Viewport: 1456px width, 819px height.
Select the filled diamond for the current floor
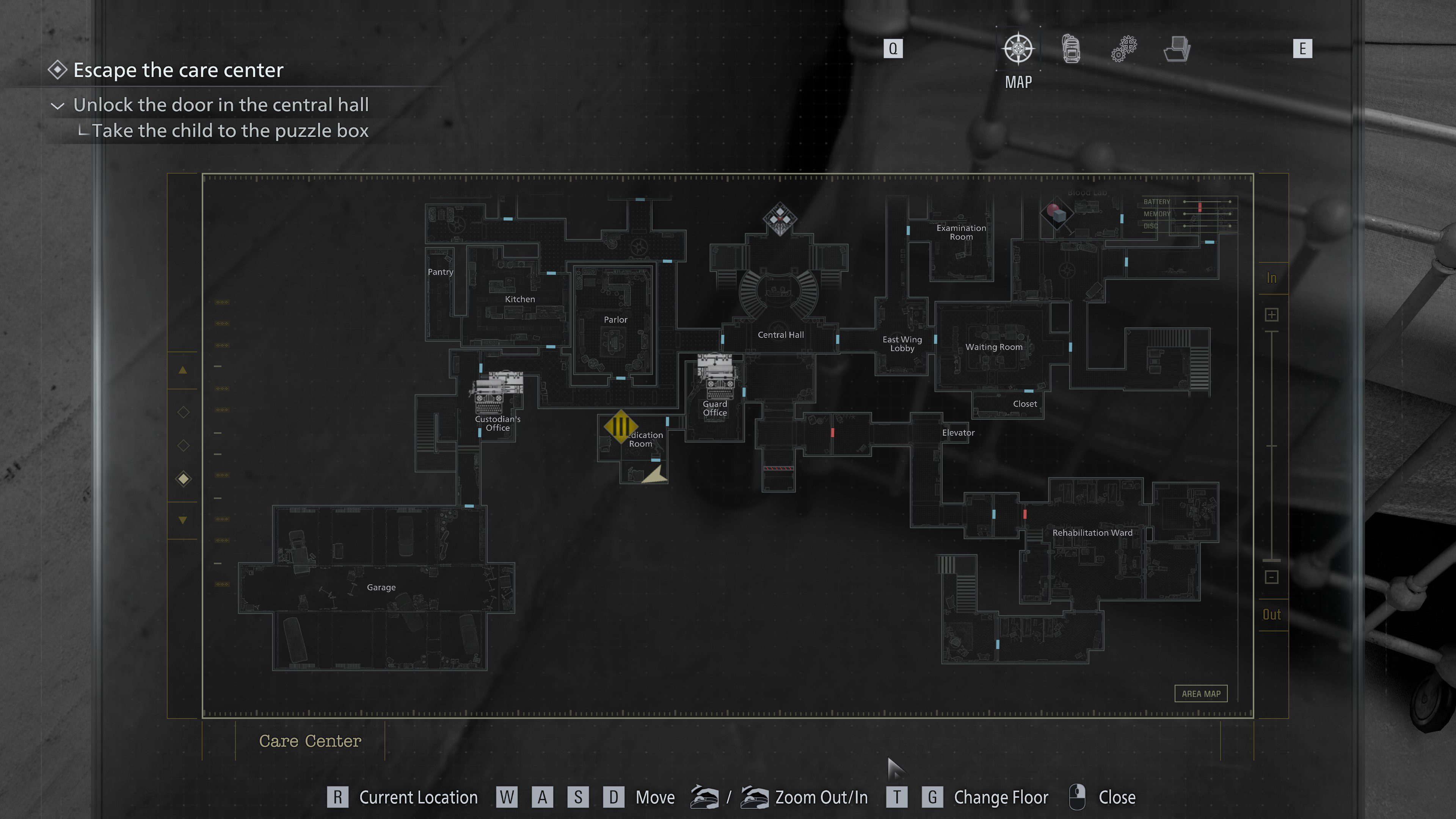click(x=183, y=479)
